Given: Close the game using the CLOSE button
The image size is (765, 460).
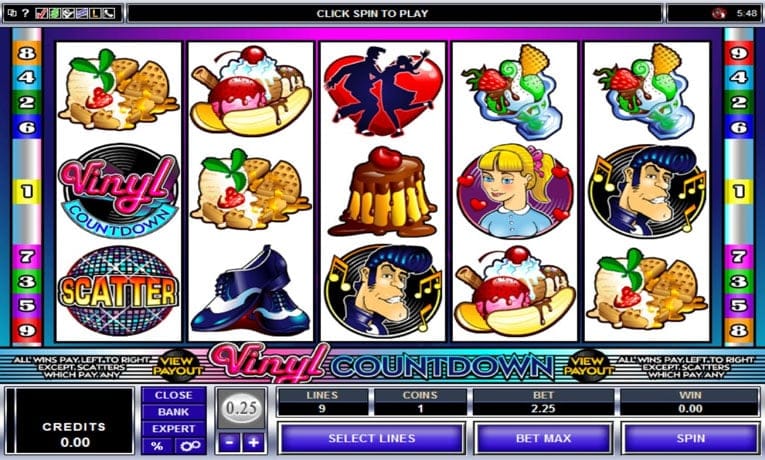Looking at the screenshot, I should point(173,395).
